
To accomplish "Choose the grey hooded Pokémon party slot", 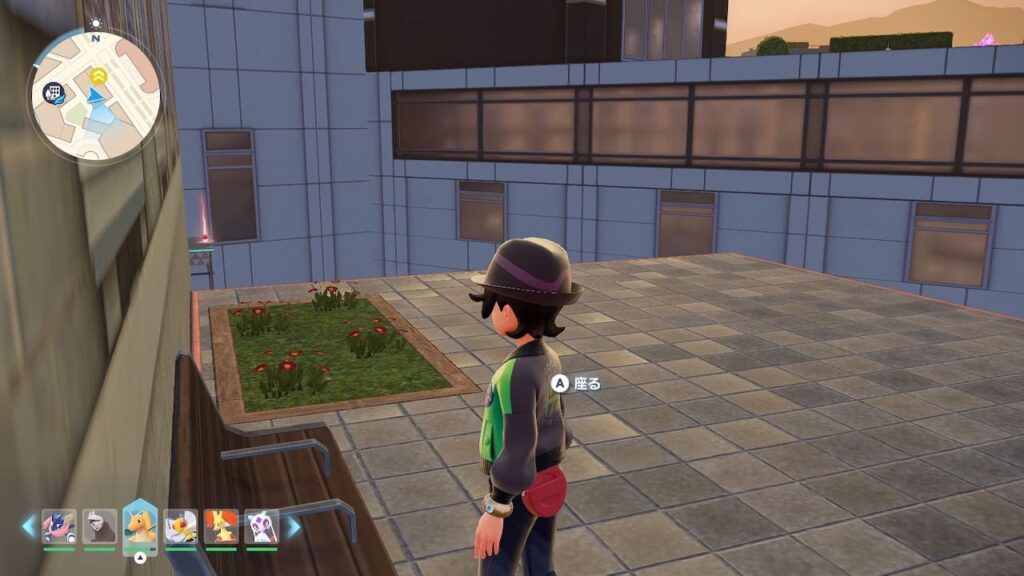I will click(x=99, y=525).
